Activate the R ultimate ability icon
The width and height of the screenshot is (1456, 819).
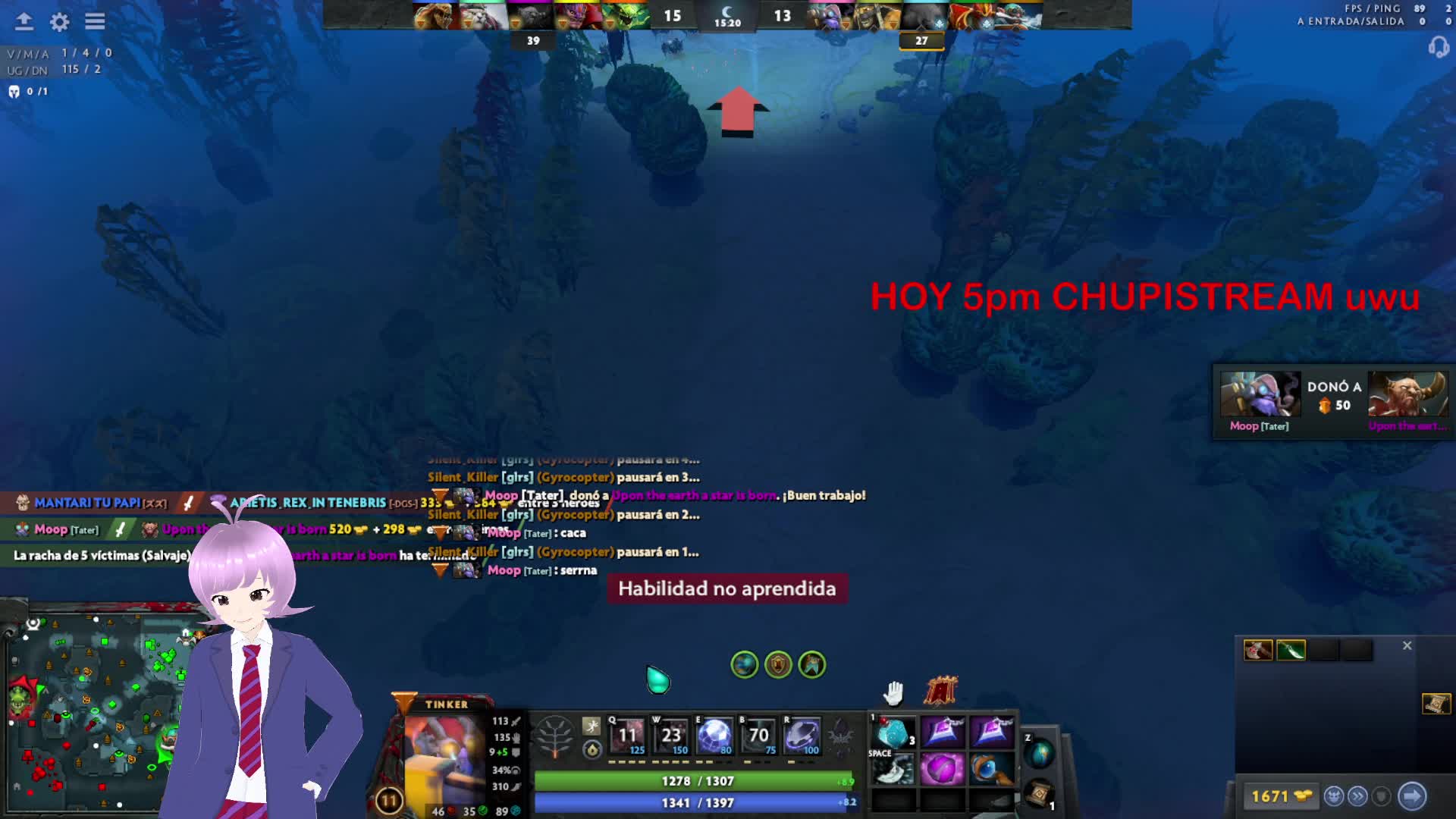click(x=802, y=736)
